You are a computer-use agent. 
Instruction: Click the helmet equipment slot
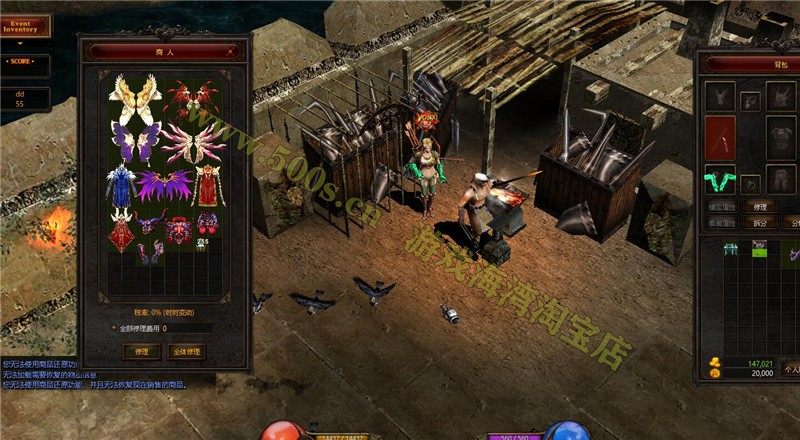pyautogui.click(x=719, y=95)
